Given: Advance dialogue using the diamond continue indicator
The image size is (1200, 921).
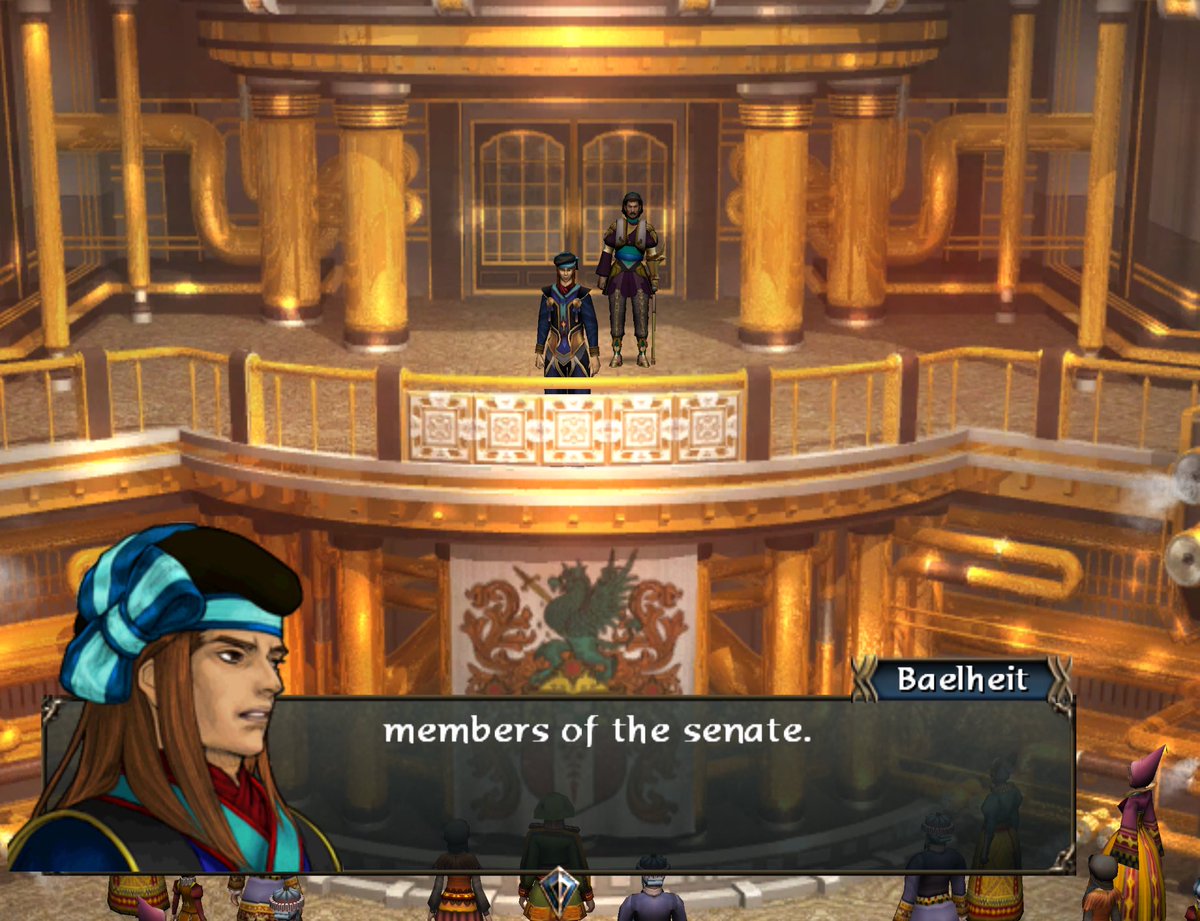Looking at the screenshot, I should (558, 887).
